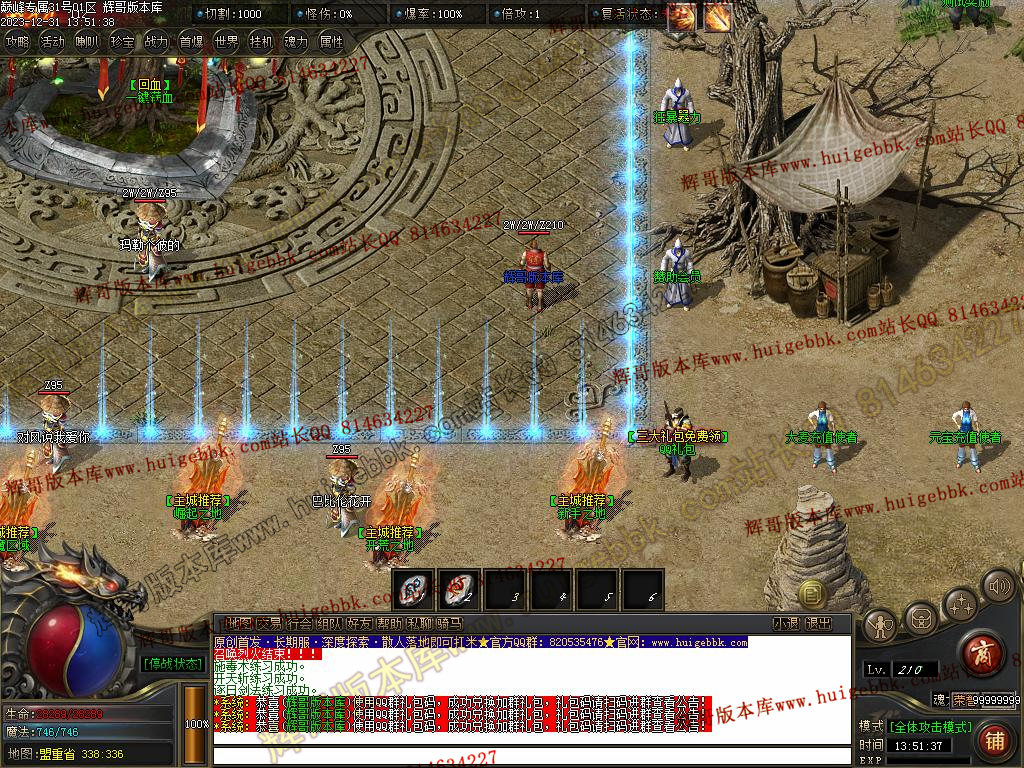Screen dimensions: 1024x768
Task: Open the 攻略 guide menu
Action: coord(18,42)
